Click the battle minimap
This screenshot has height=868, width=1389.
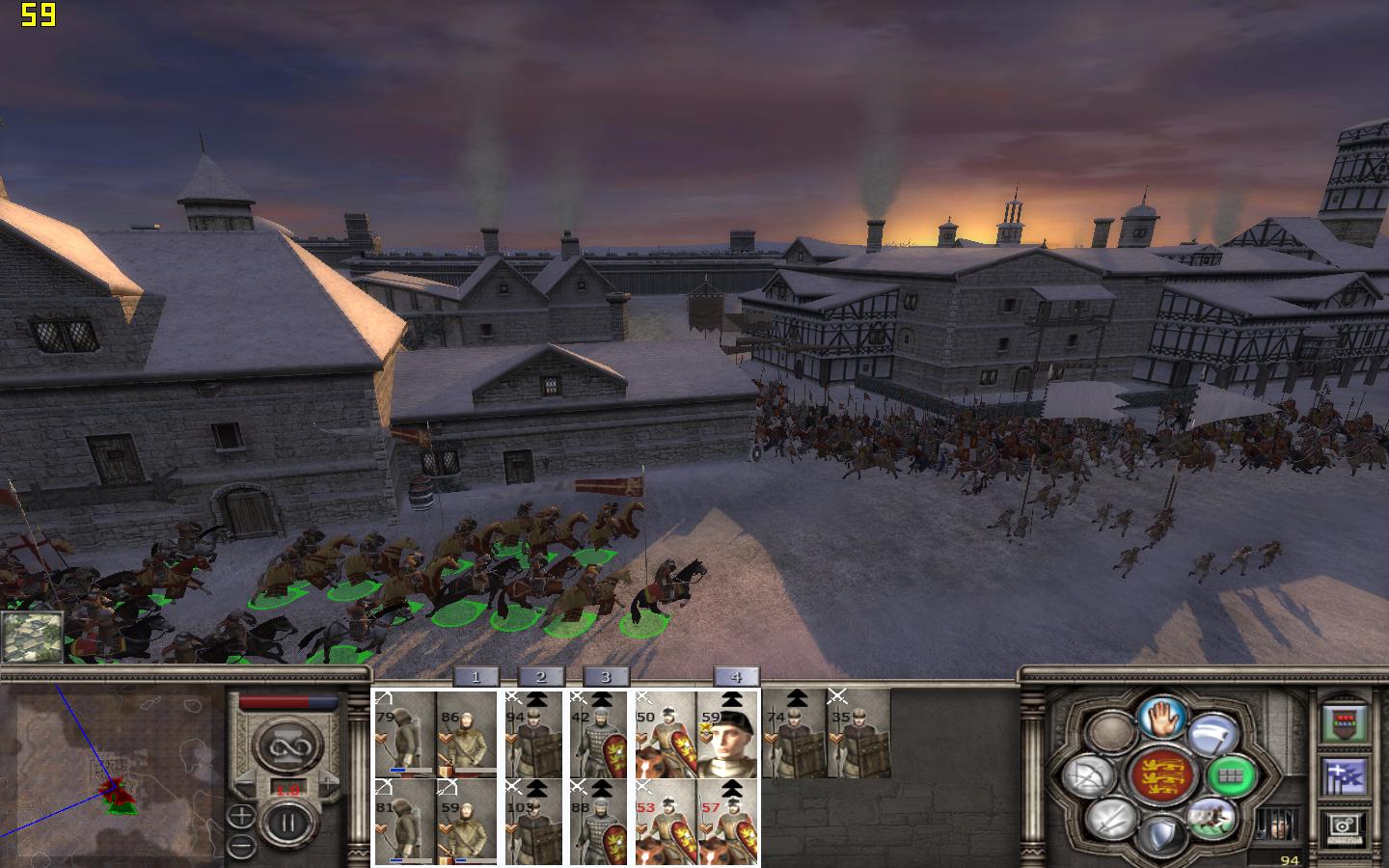[x=111, y=772]
